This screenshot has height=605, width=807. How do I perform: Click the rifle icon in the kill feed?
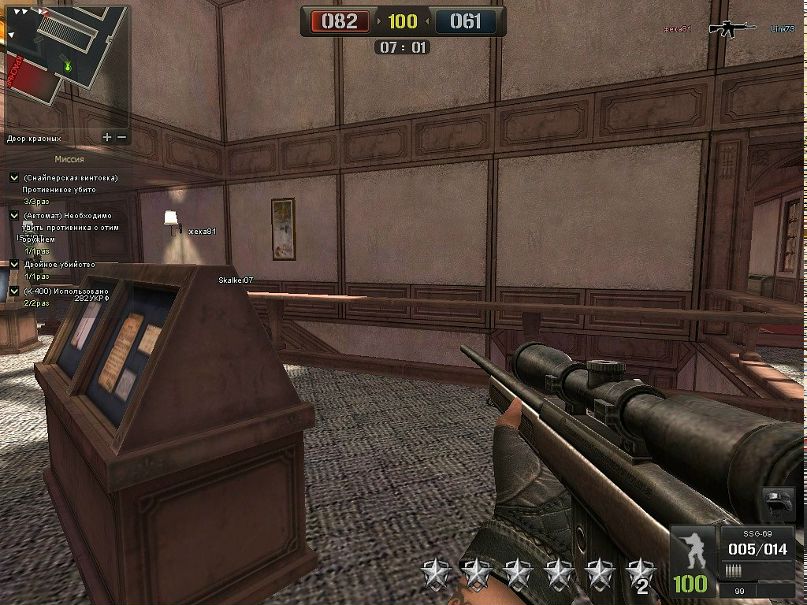732,29
